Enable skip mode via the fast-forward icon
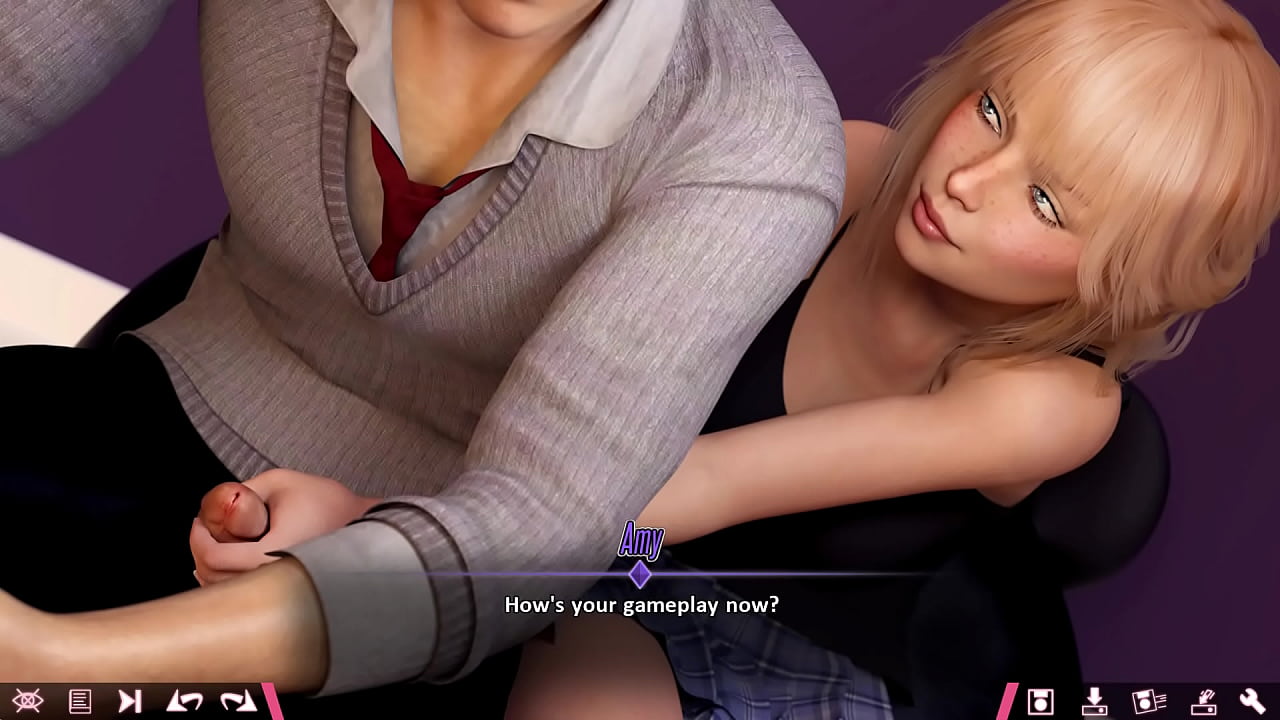This screenshot has height=720, width=1280. click(130, 702)
